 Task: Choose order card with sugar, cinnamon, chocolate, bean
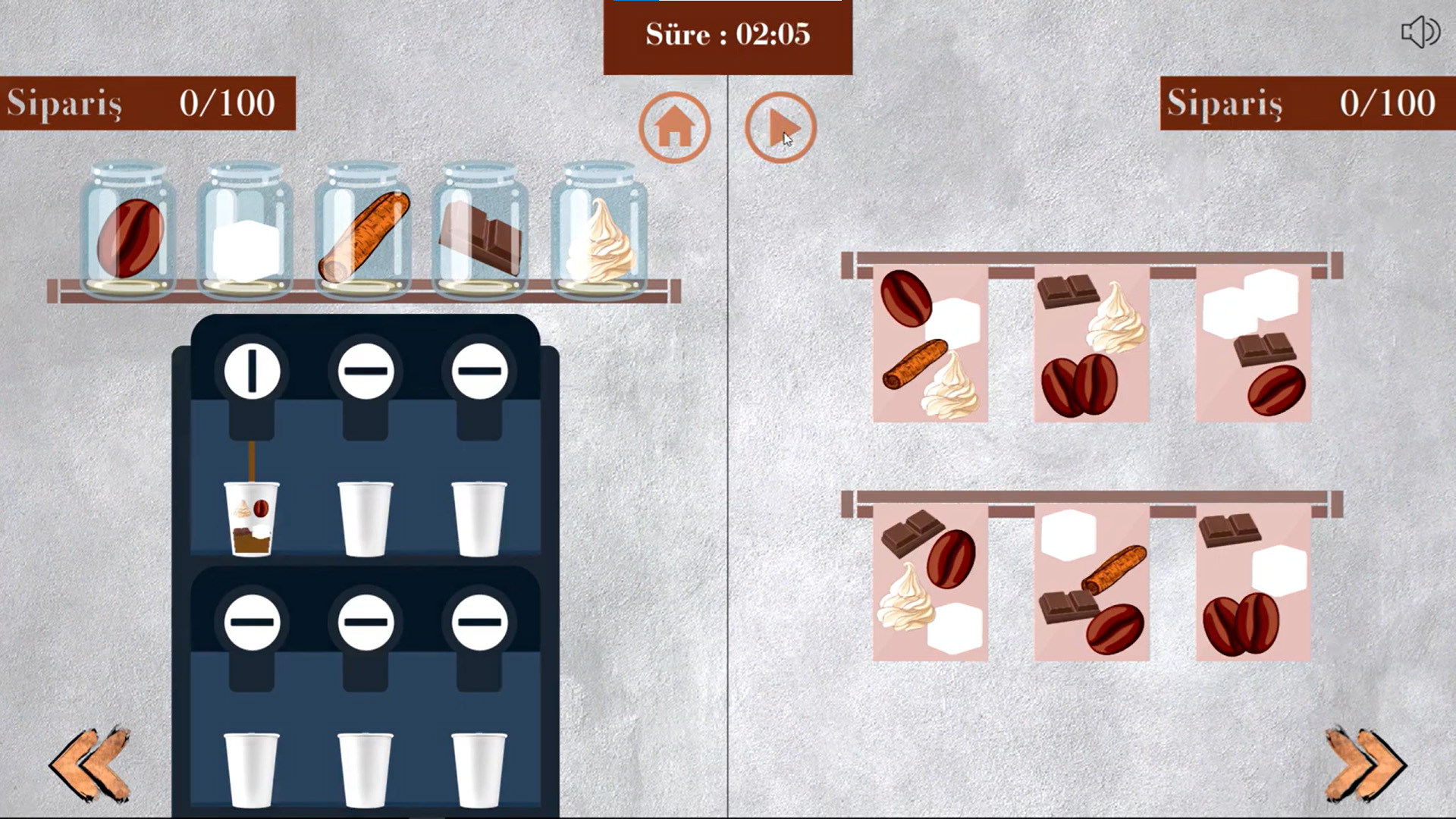(1091, 582)
